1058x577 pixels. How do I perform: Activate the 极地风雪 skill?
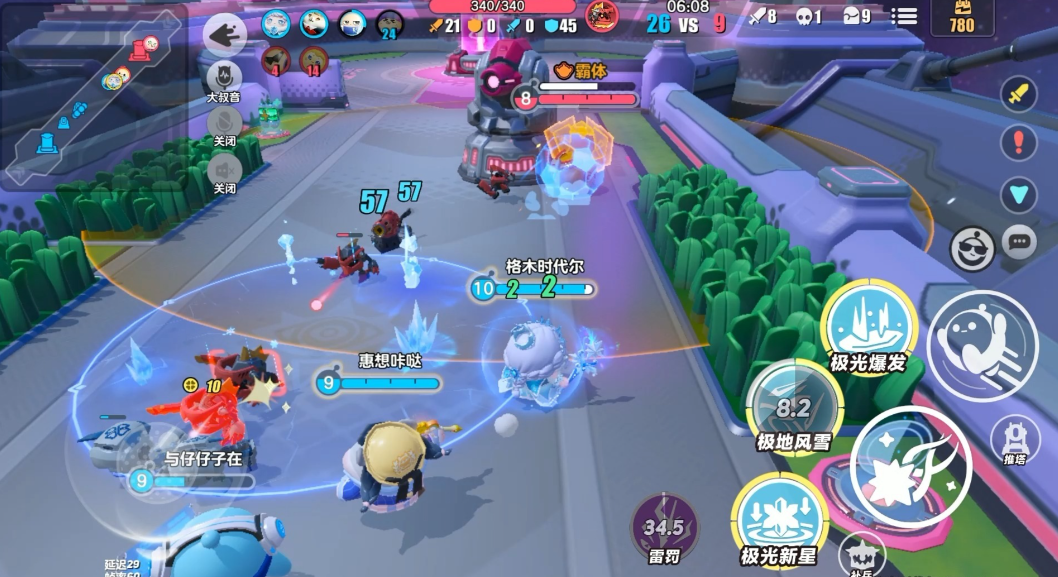(793, 405)
